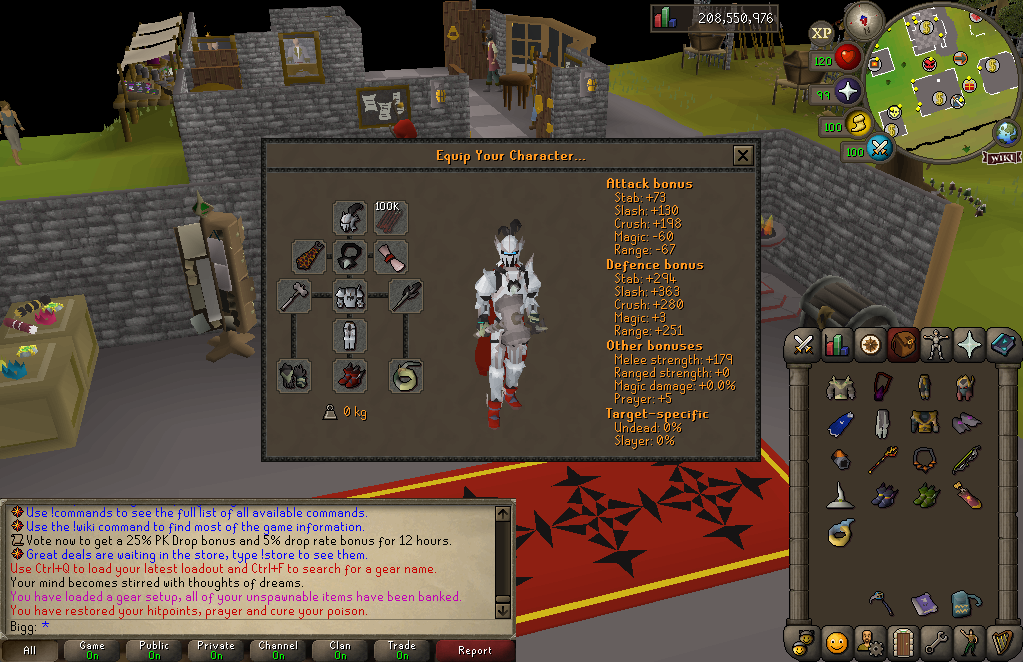Report a player with the Report button
1023x662 pixels.
(474, 650)
